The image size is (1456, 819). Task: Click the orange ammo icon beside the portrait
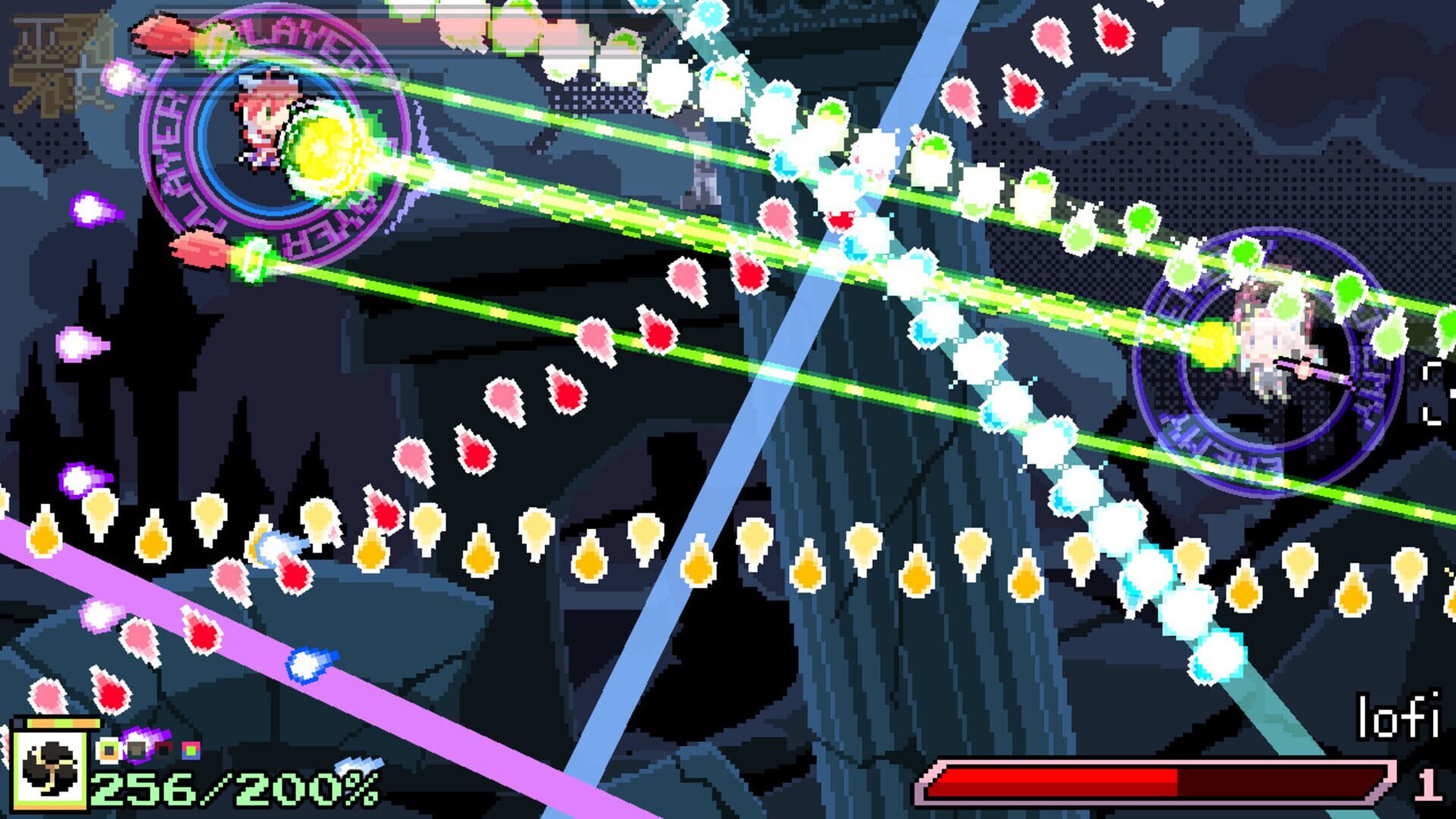point(108,749)
